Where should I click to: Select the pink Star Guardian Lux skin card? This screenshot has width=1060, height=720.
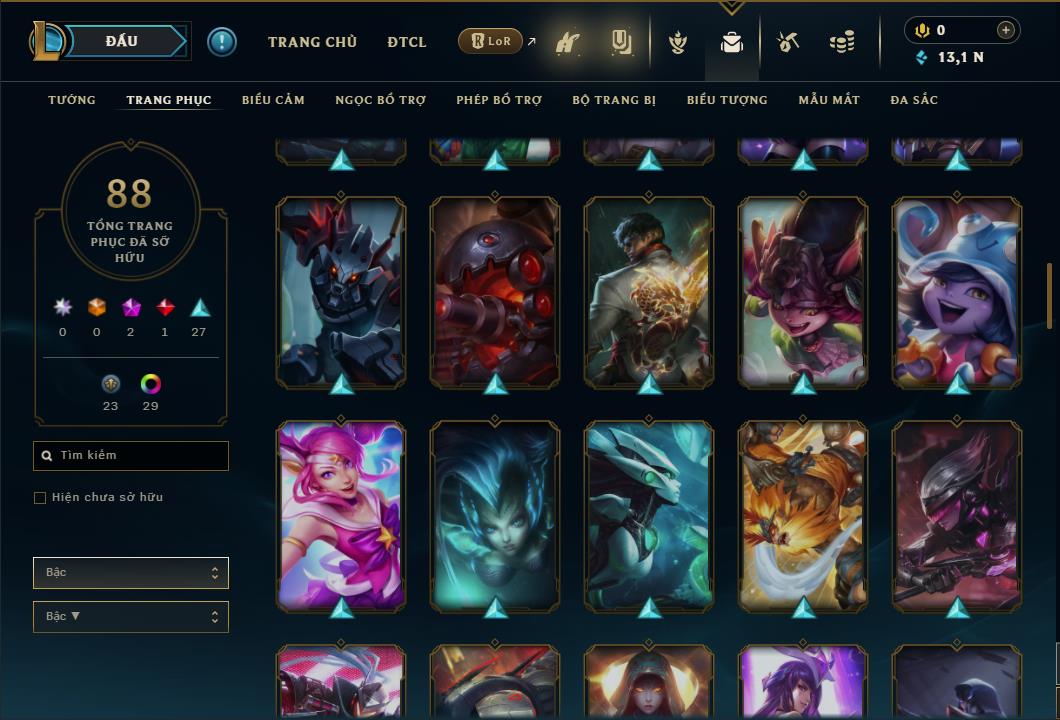(x=341, y=515)
